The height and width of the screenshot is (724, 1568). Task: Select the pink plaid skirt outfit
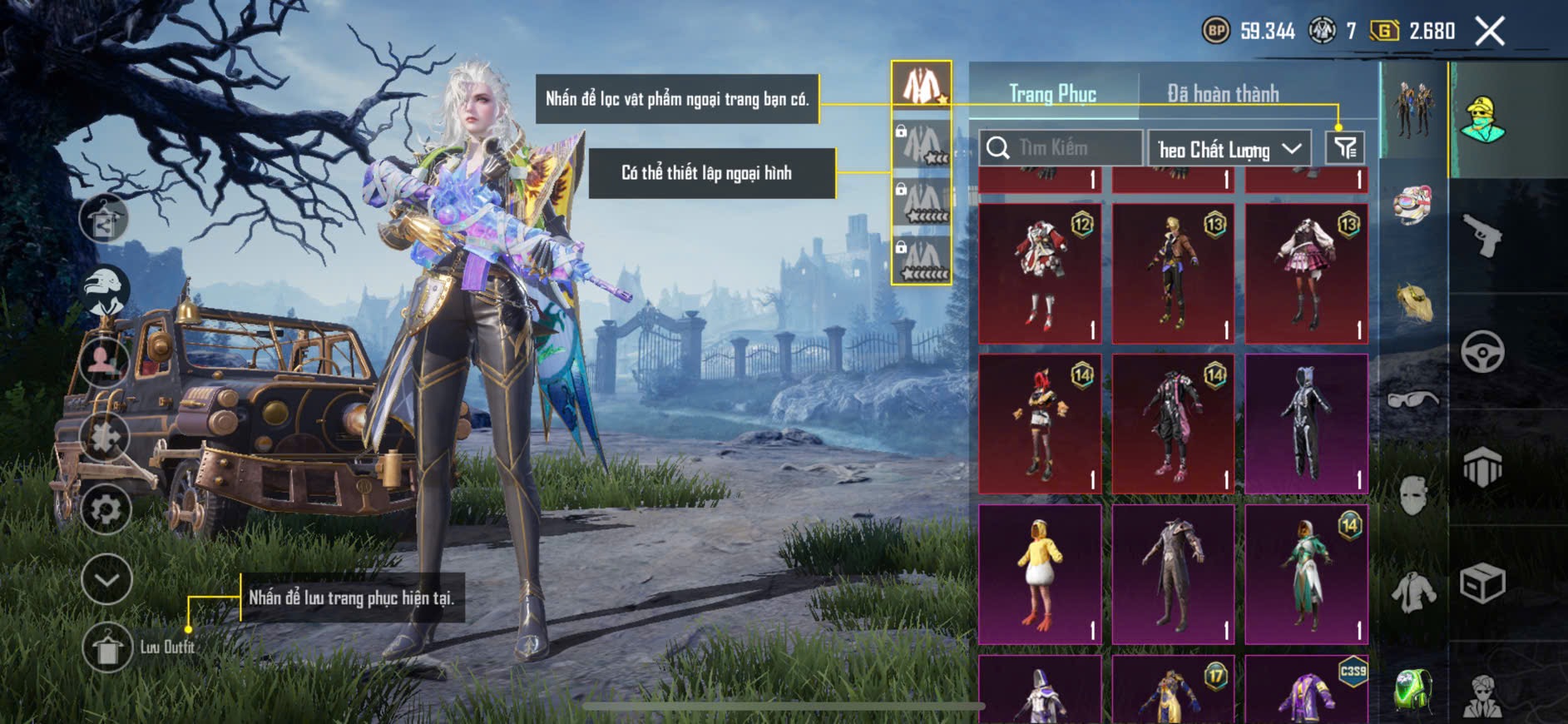tap(1306, 274)
